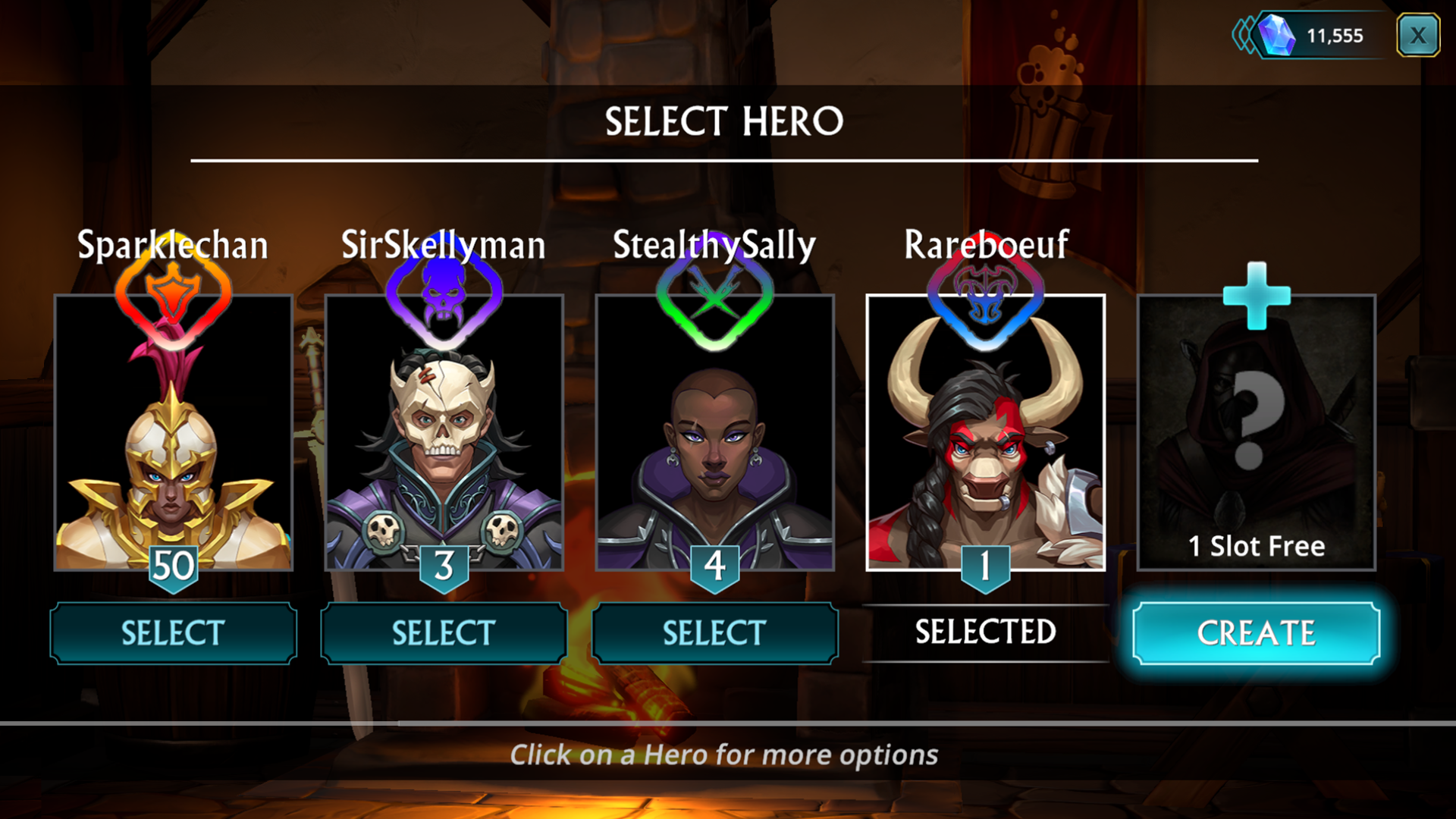Click the SirSkellyman name label
Viewport: 1456px width, 819px height.
[444, 244]
